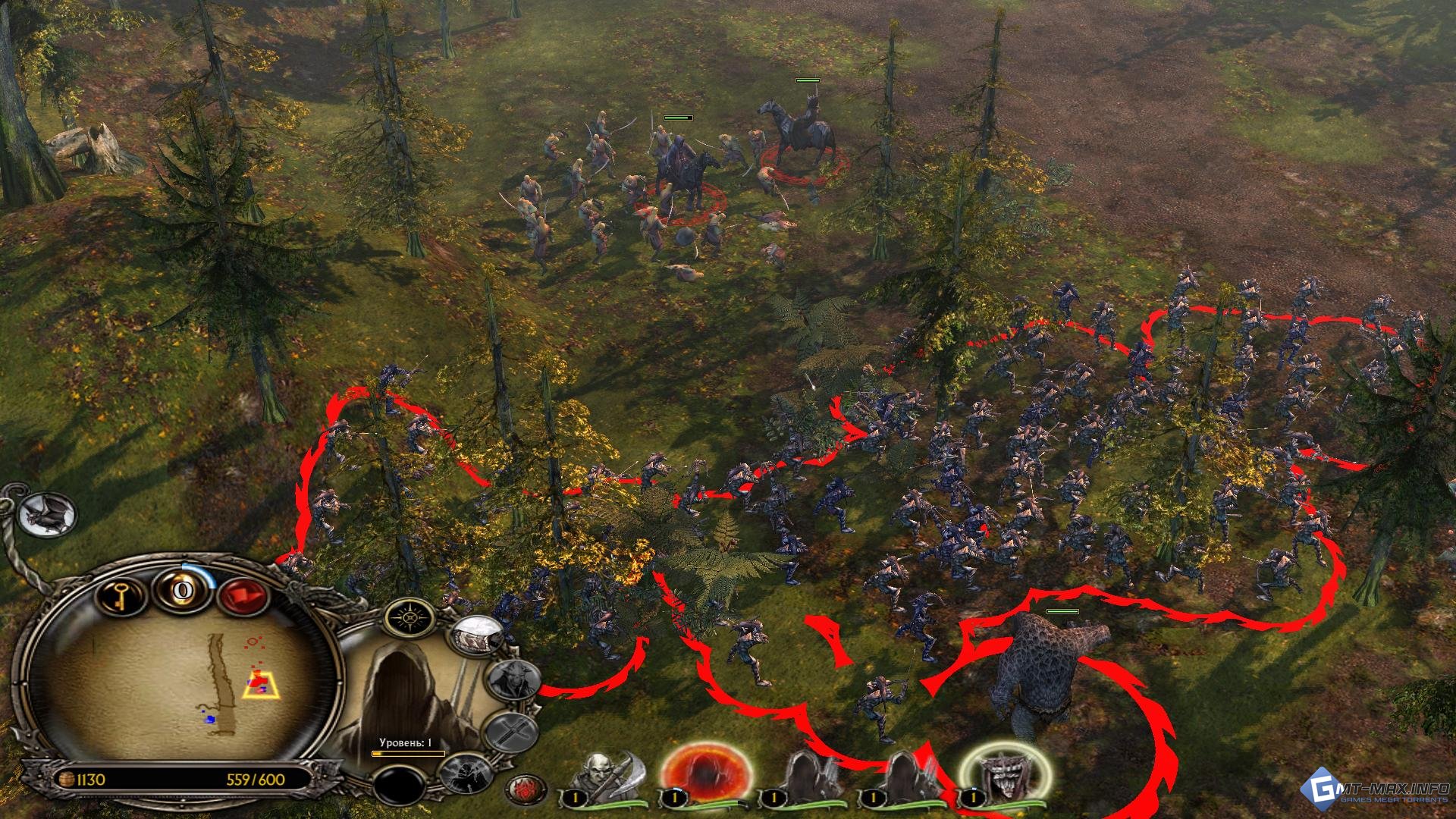Image resolution: width=1456 pixels, height=819 pixels.
Task: Use the dark hooded rider ability
Action: coord(468,773)
